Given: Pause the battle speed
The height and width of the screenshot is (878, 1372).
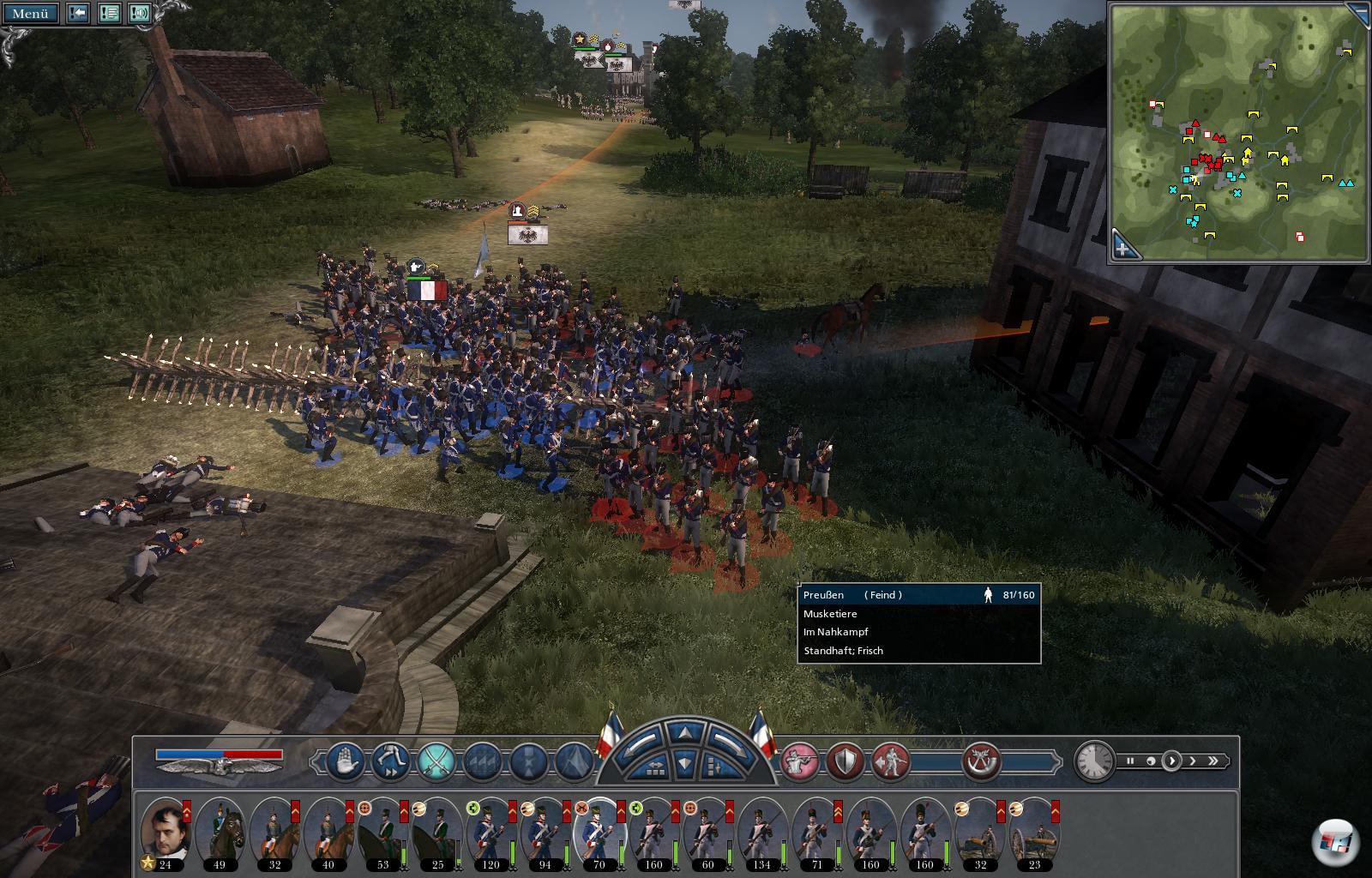Looking at the screenshot, I should pos(1131,761).
